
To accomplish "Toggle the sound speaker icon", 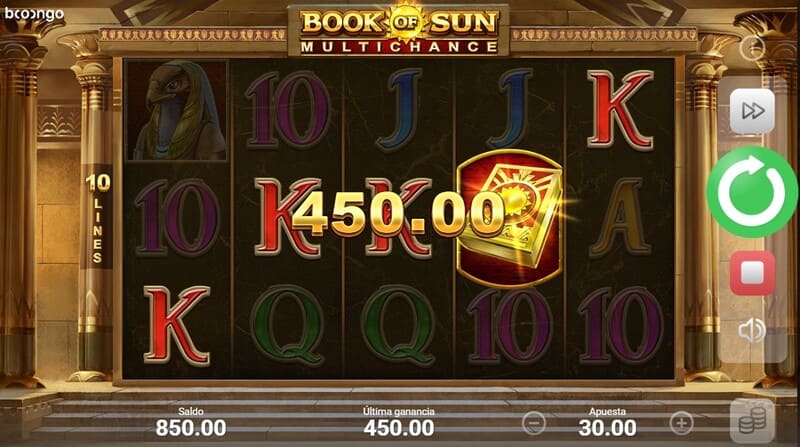I will [x=752, y=329].
